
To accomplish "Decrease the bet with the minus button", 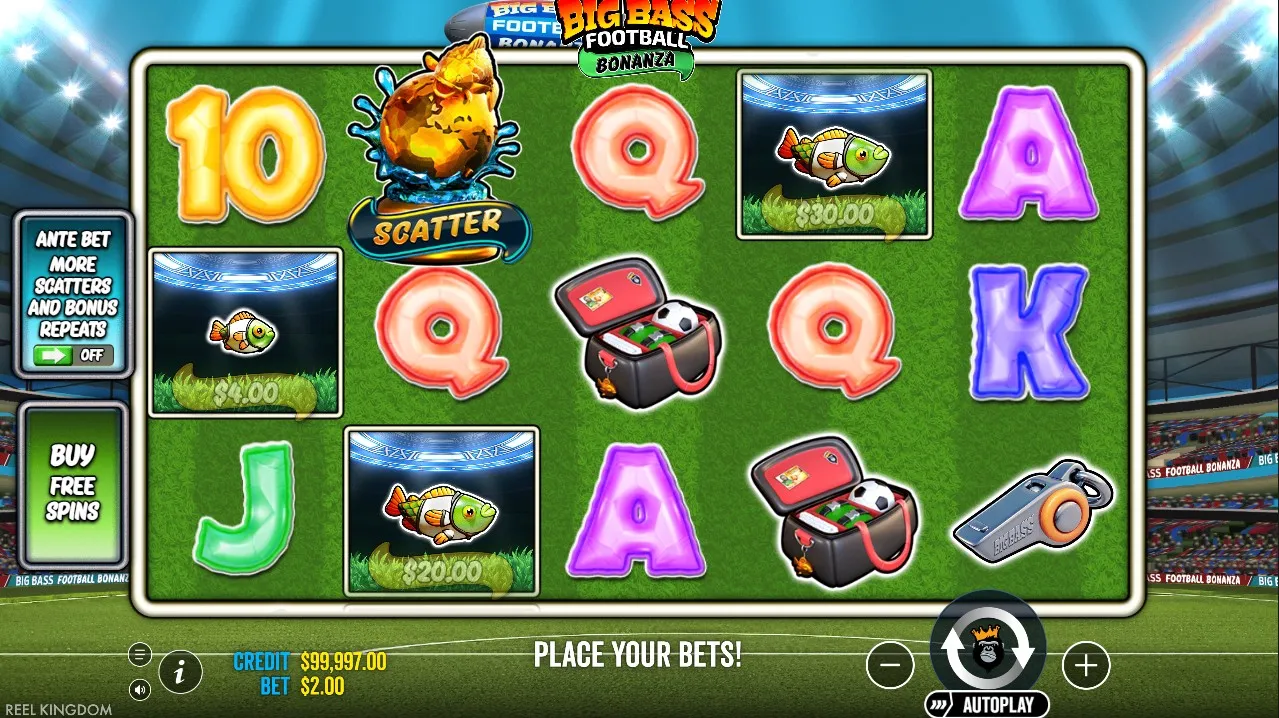I will click(x=890, y=665).
